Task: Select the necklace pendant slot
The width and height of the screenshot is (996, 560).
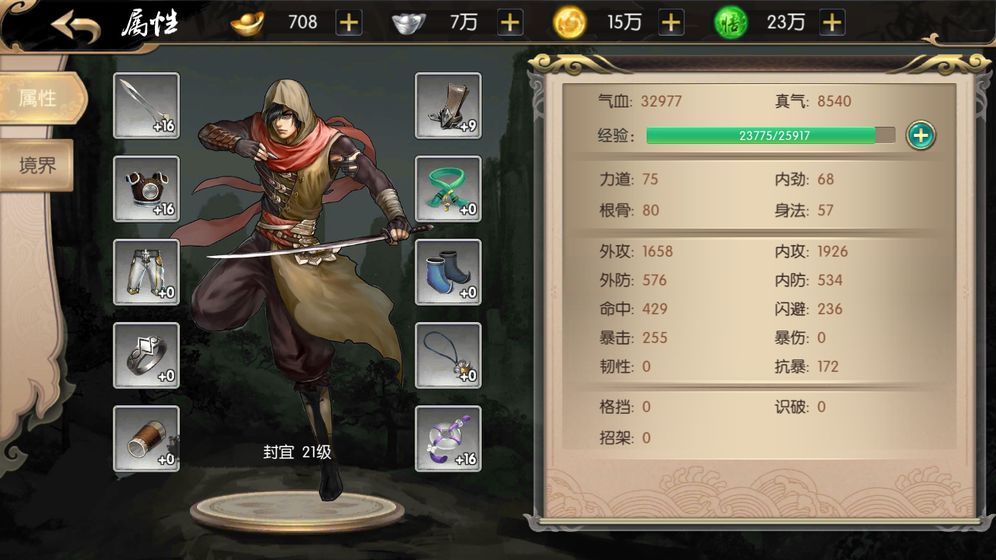Action: point(448,355)
